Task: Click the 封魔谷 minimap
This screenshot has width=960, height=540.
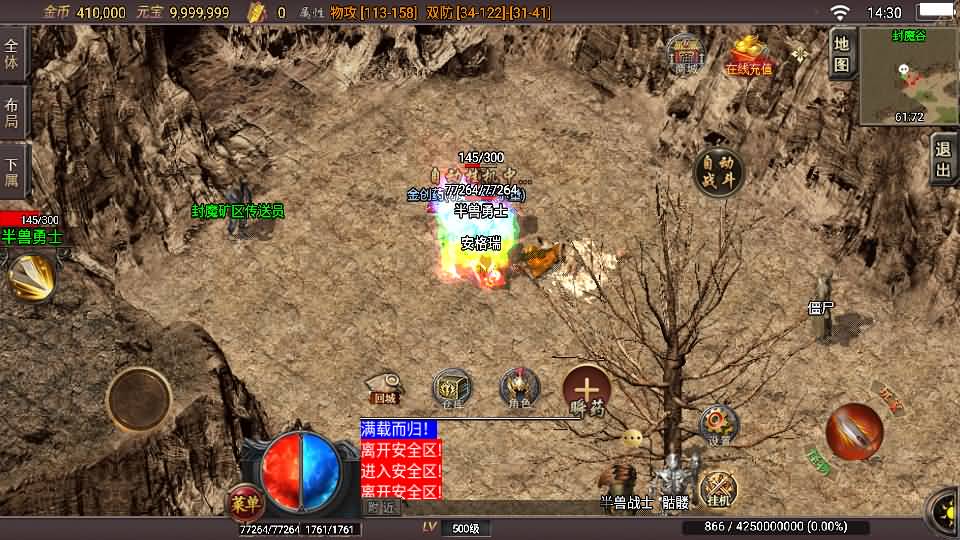Action: [x=909, y=76]
